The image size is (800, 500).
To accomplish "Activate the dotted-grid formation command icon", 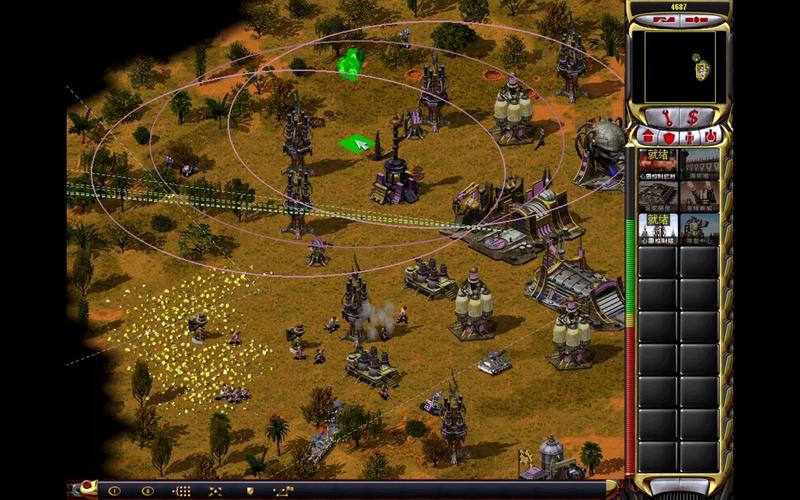I will [x=182, y=491].
